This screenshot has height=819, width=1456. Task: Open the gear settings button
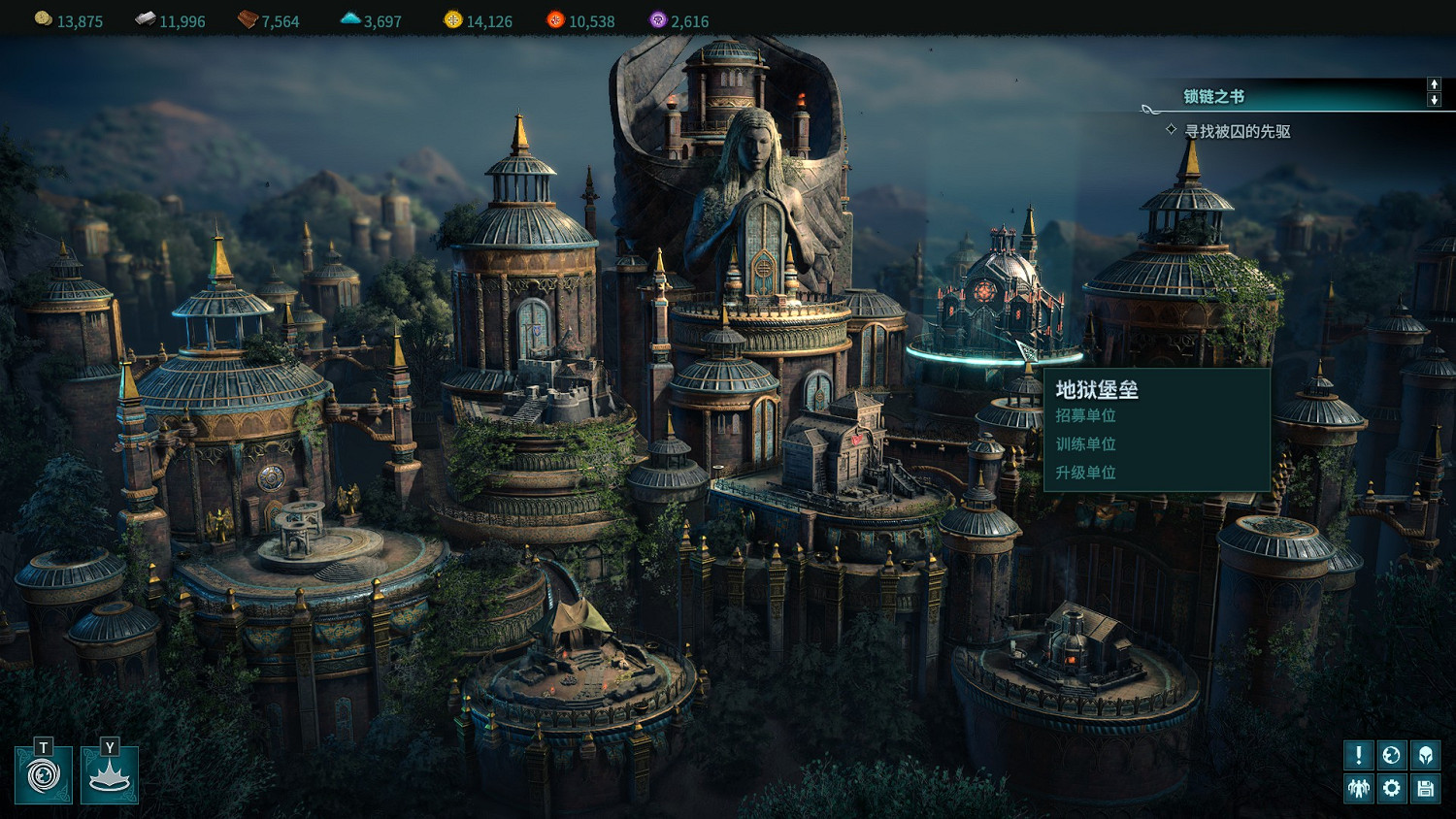[x=1391, y=788]
